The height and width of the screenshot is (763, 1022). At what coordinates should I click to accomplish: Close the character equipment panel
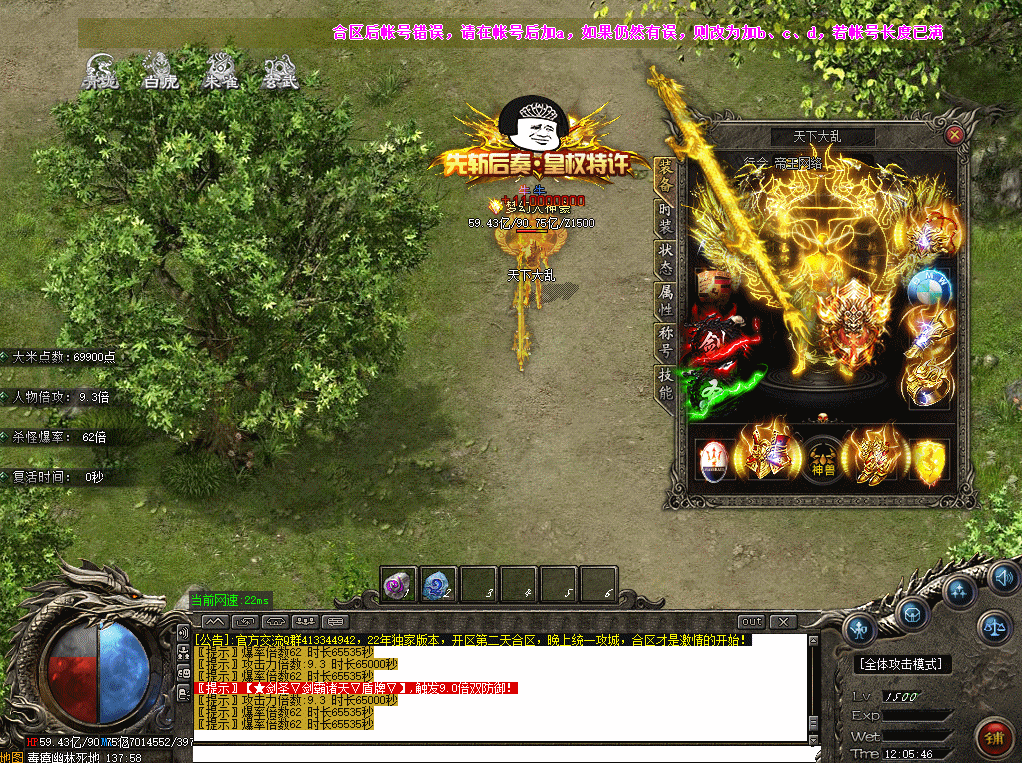click(x=954, y=134)
